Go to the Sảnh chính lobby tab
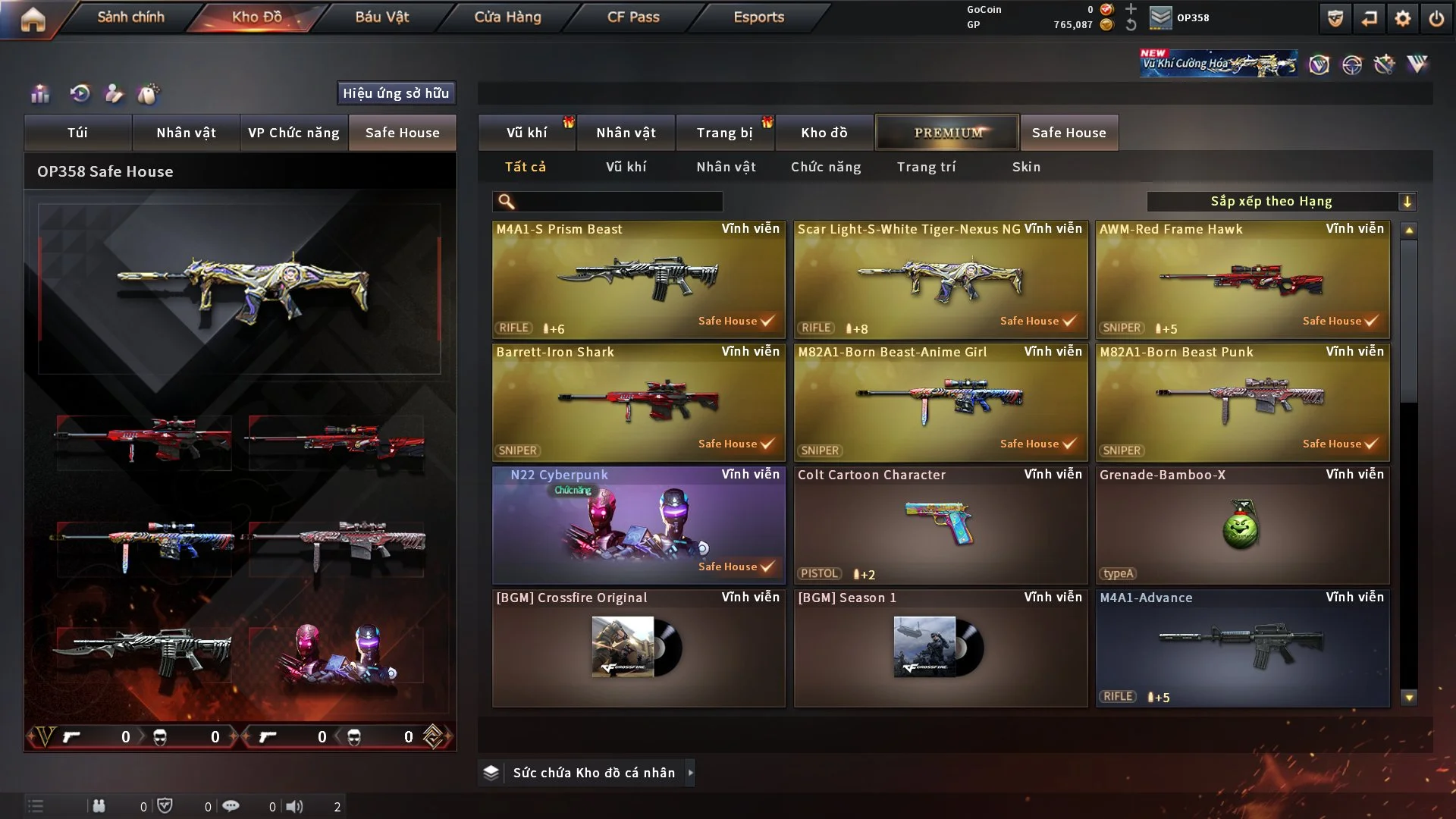 pos(130,17)
